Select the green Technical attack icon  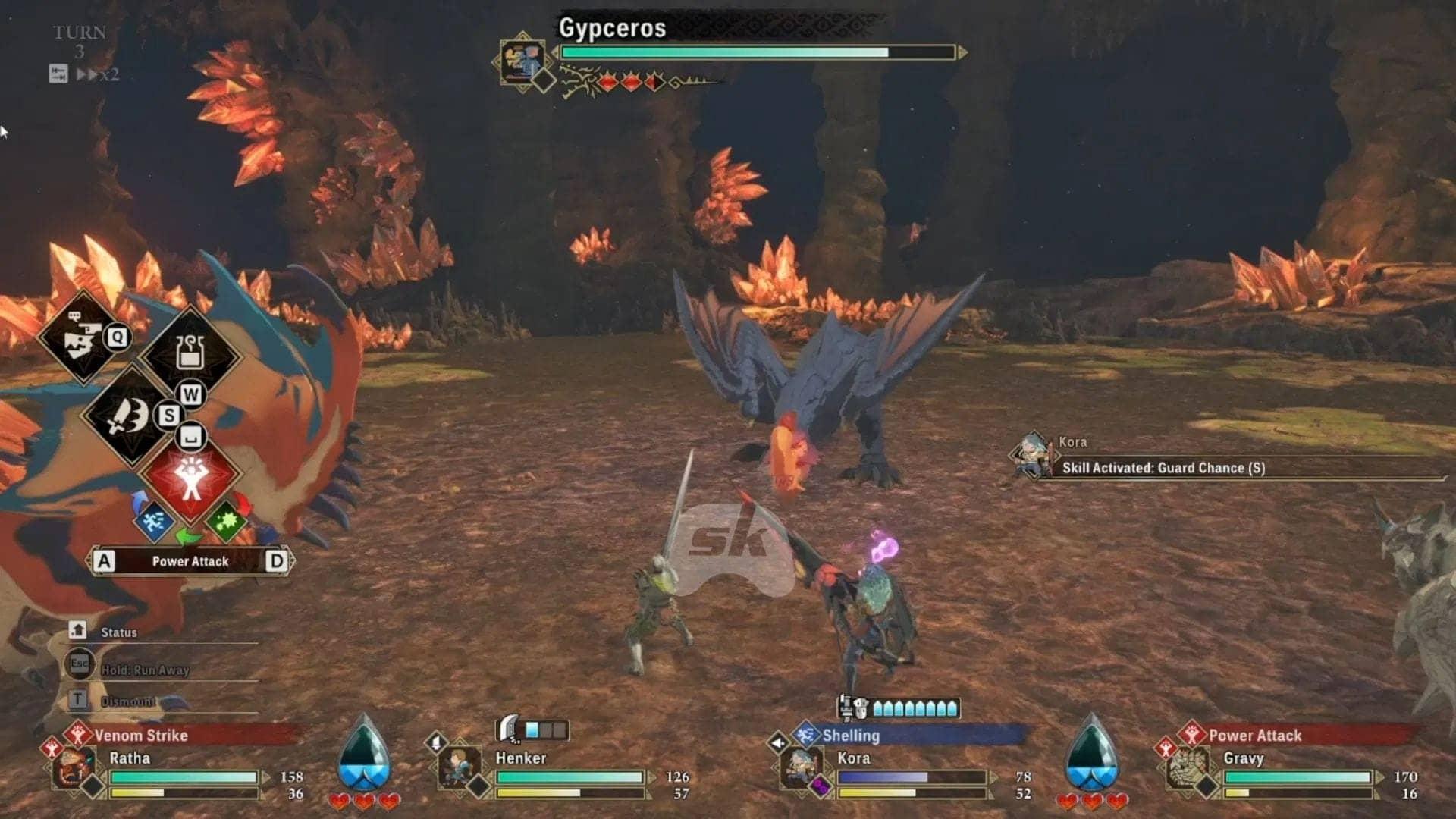pyautogui.click(x=227, y=522)
